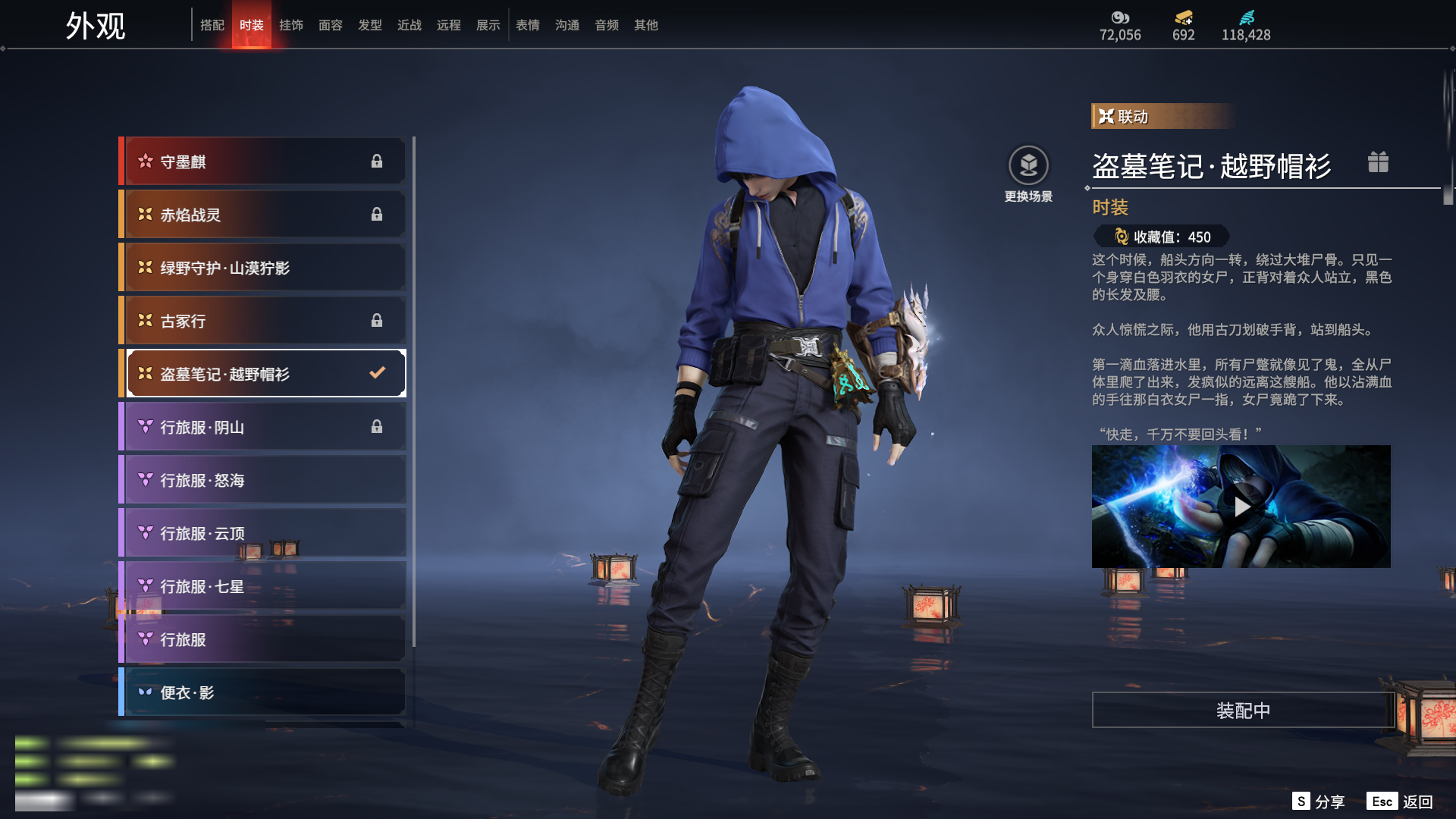Switch to the 搭配 tab

click(x=212, y=25)
